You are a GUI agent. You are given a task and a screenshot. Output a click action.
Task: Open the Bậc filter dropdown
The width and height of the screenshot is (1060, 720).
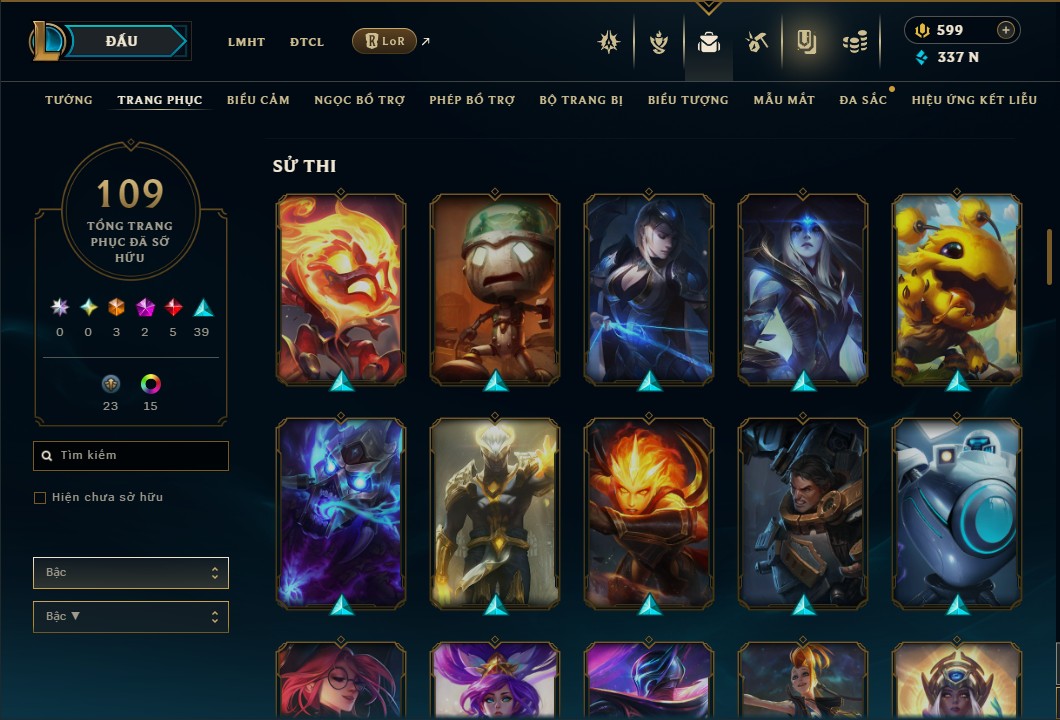coord(131,573)
